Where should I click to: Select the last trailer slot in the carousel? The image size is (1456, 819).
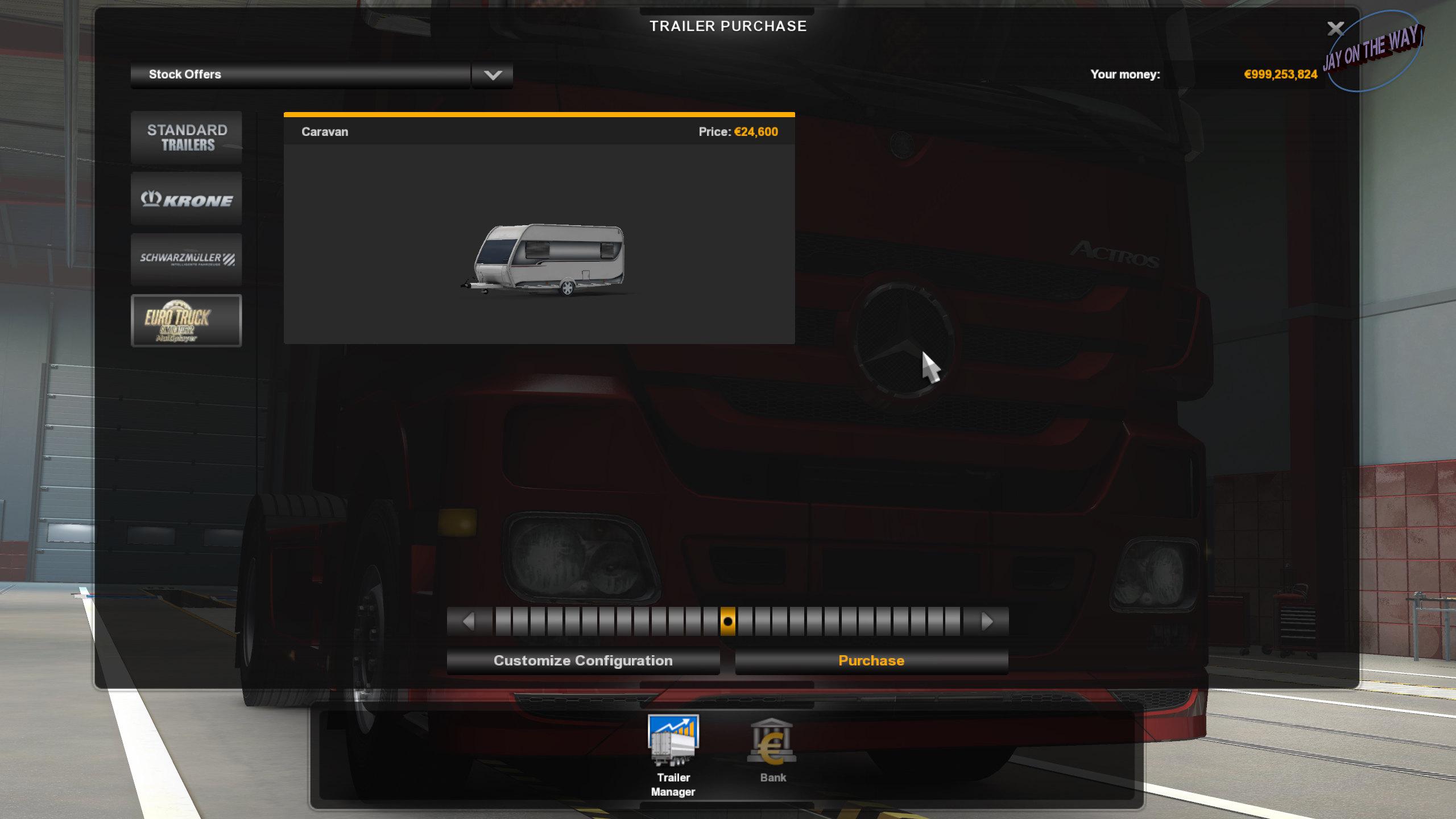pyautogui.click(x=953, y=621)
